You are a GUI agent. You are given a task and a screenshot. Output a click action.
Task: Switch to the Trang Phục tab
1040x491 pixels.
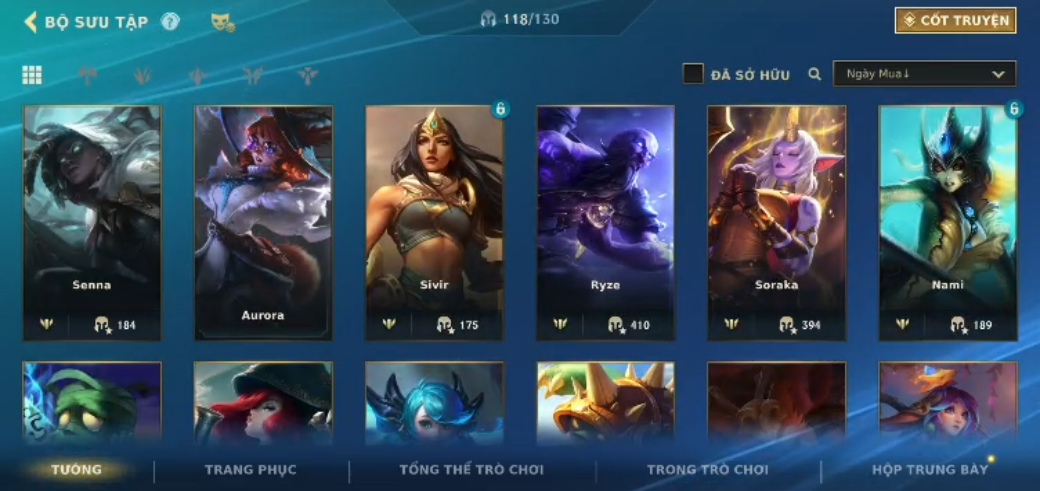point(250,469)
